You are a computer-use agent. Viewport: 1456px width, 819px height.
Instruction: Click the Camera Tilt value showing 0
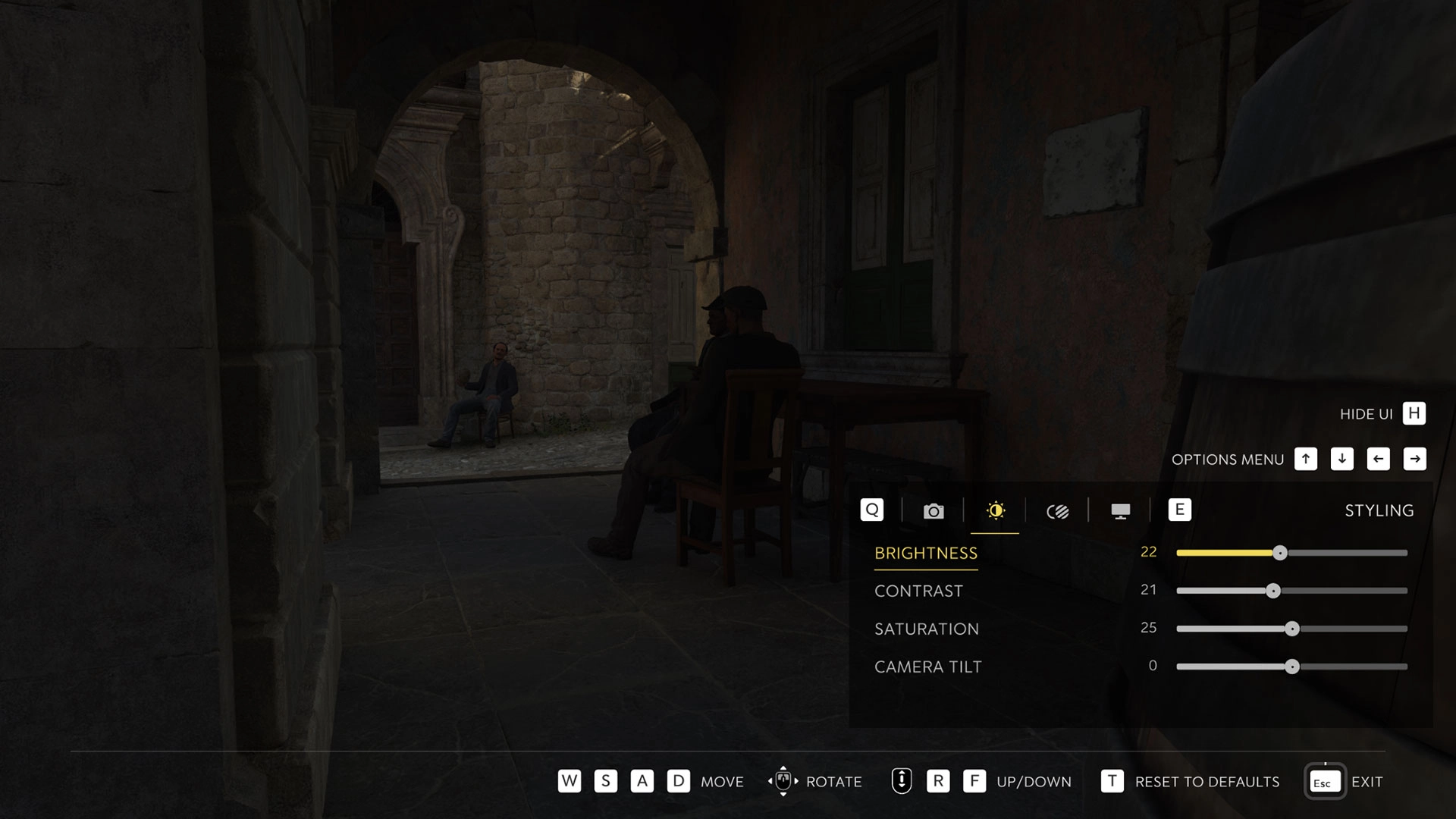(1153, 665)
